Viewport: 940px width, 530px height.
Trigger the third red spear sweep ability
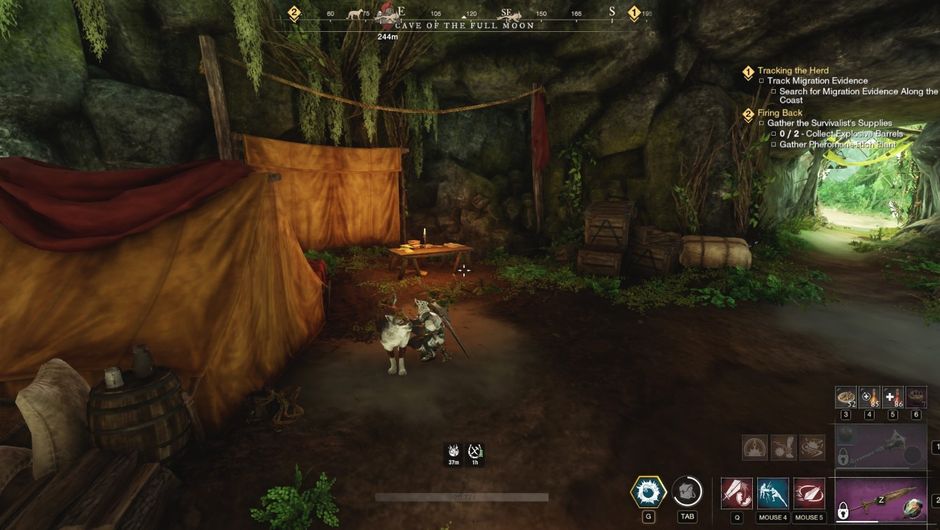tap(808, 493)
